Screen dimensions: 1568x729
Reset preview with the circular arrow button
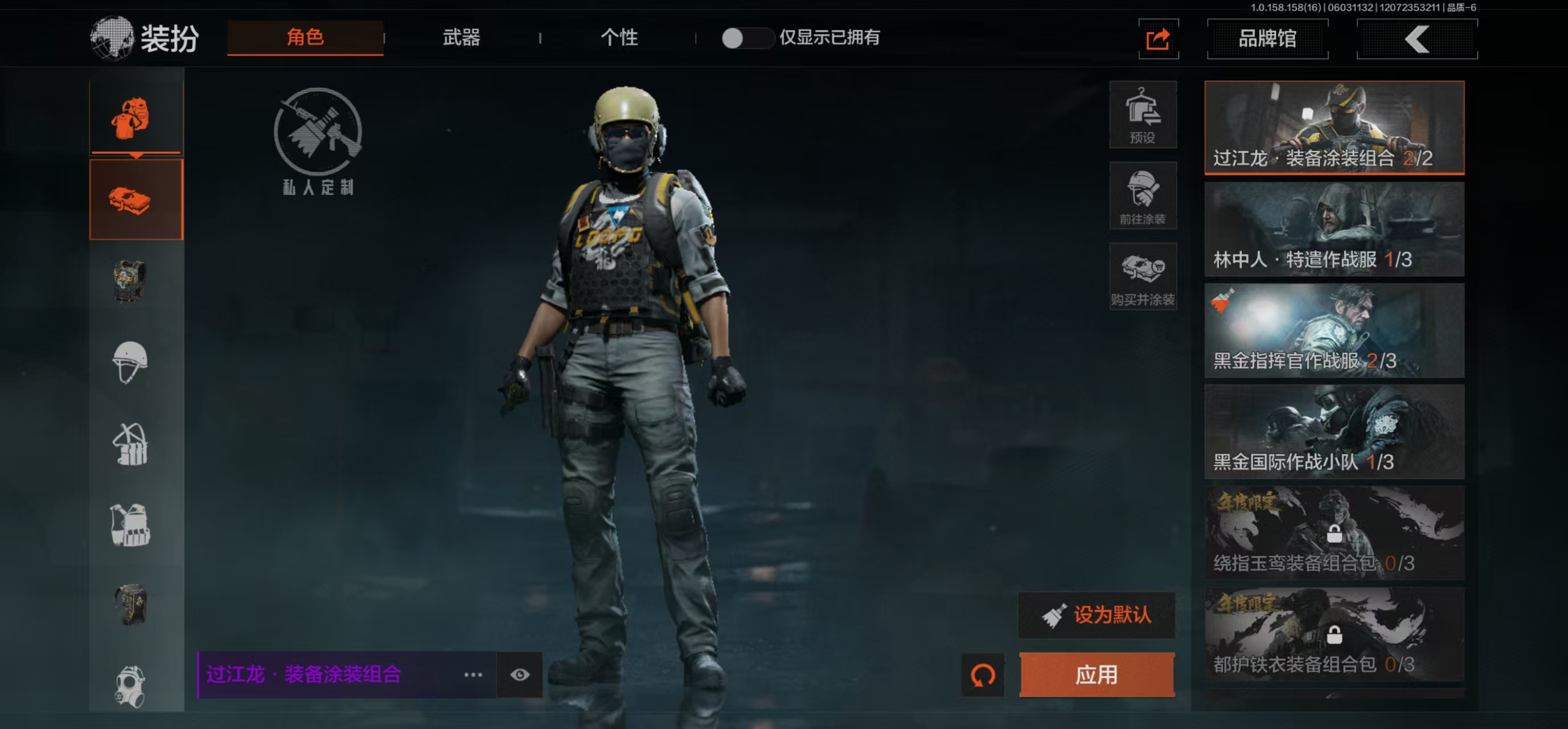[x=982, y=674]
